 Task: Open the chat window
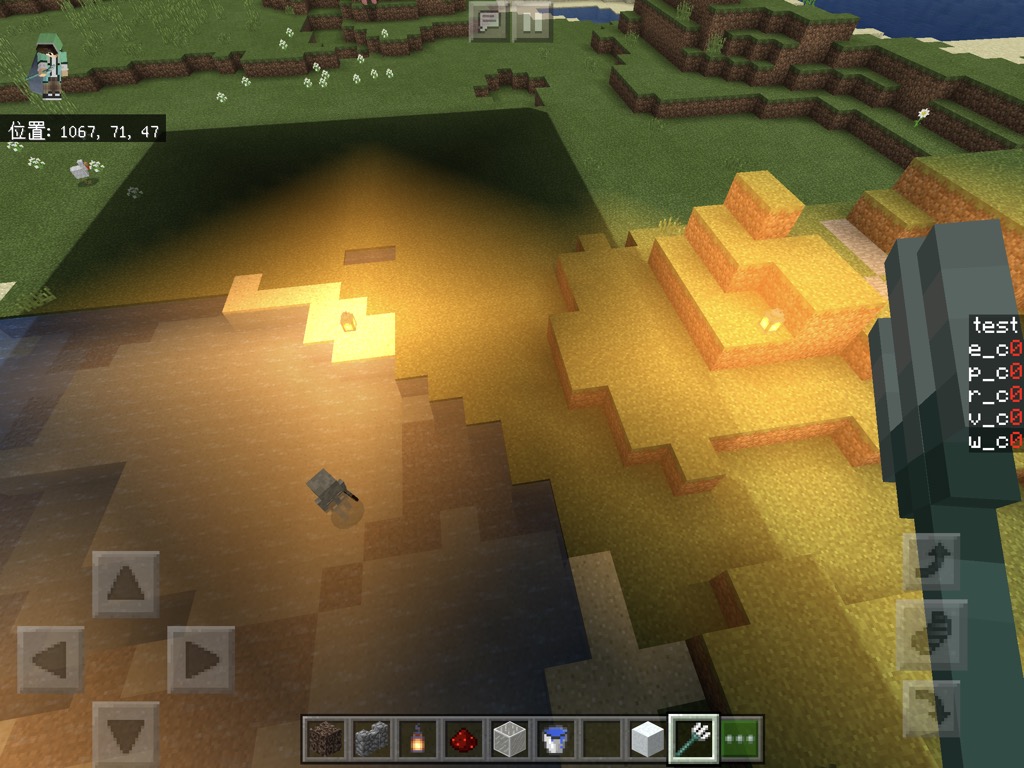[489, 20]
